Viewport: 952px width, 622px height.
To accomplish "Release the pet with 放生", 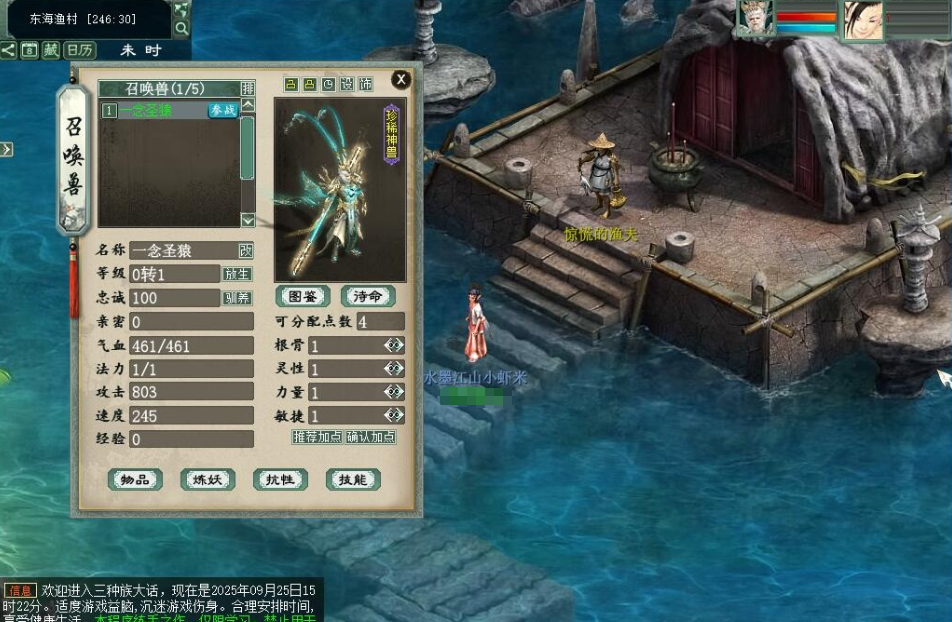I will point(237,274).
